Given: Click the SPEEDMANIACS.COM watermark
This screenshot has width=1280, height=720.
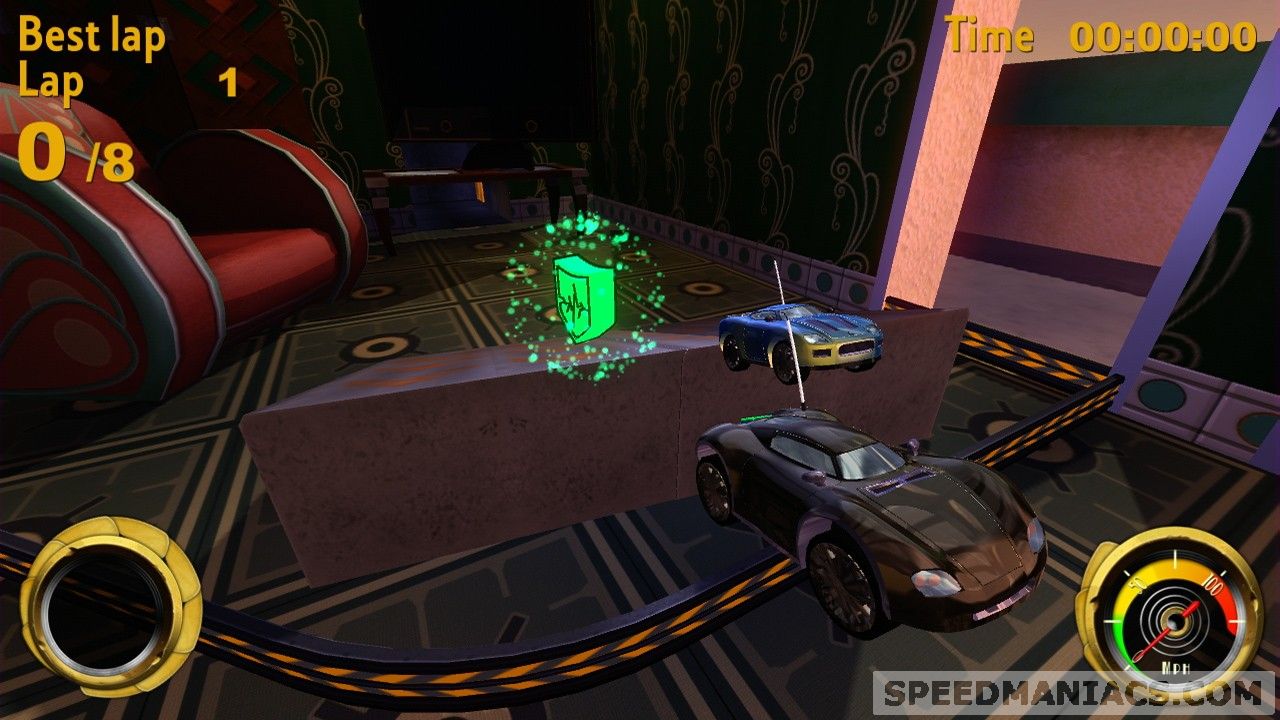Looking at the screenshot, I should (1073, 693).
